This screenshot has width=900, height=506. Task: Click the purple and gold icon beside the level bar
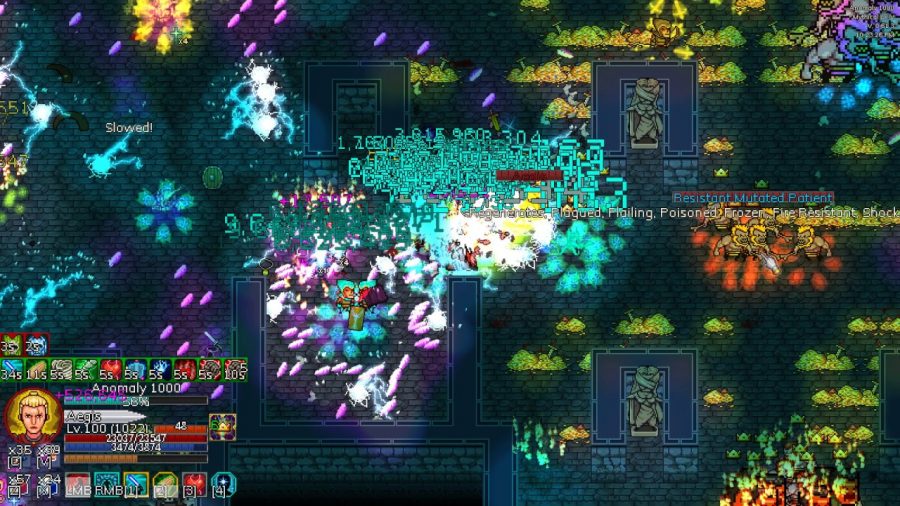222,425
